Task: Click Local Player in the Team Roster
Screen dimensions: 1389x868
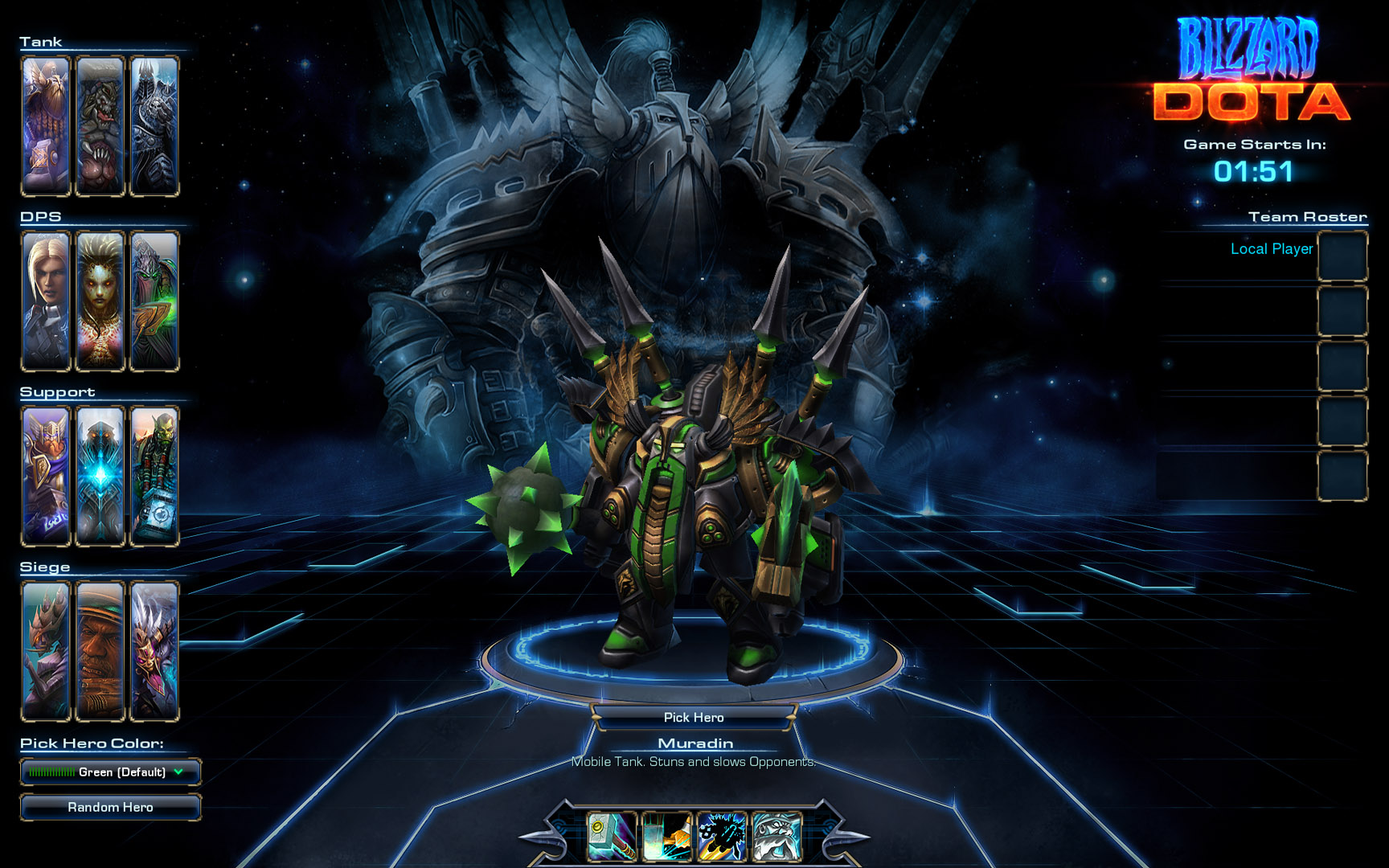Action: pyautogui.click(x=1271, y=249)
